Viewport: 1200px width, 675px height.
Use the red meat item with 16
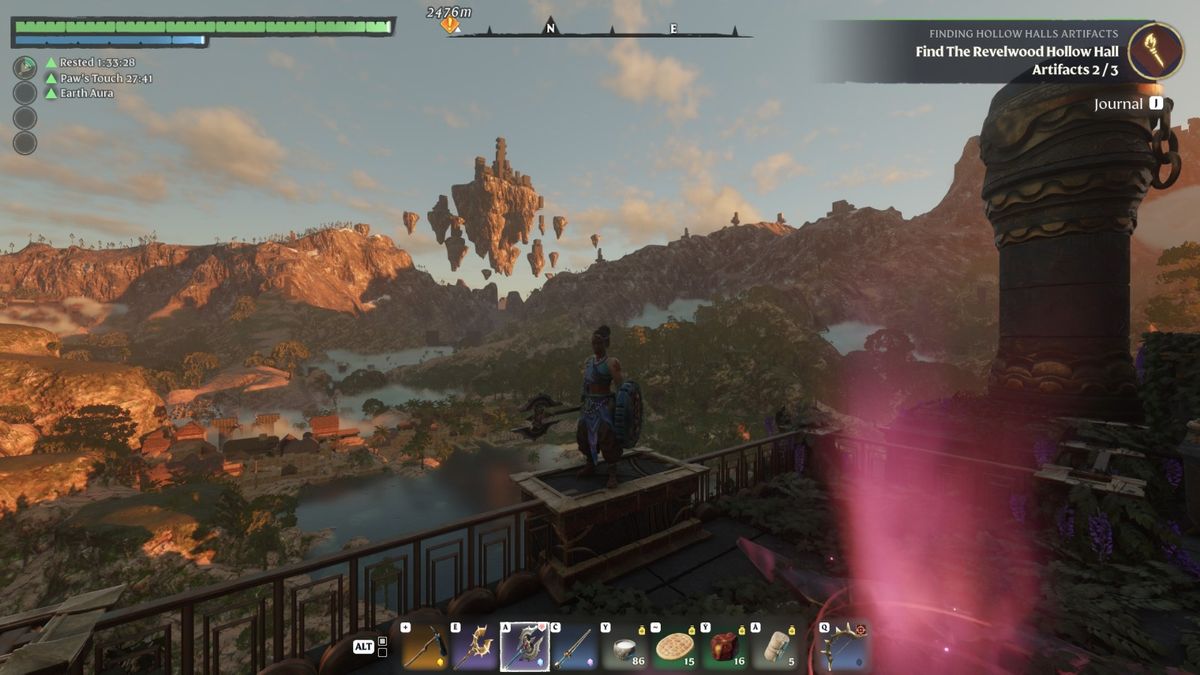click(x=726, y=647)
